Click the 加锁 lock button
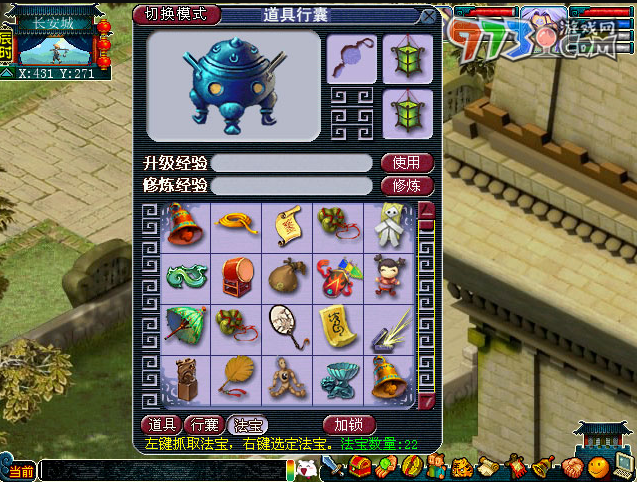This screenshot has width=637, height=482. (348, 424)
